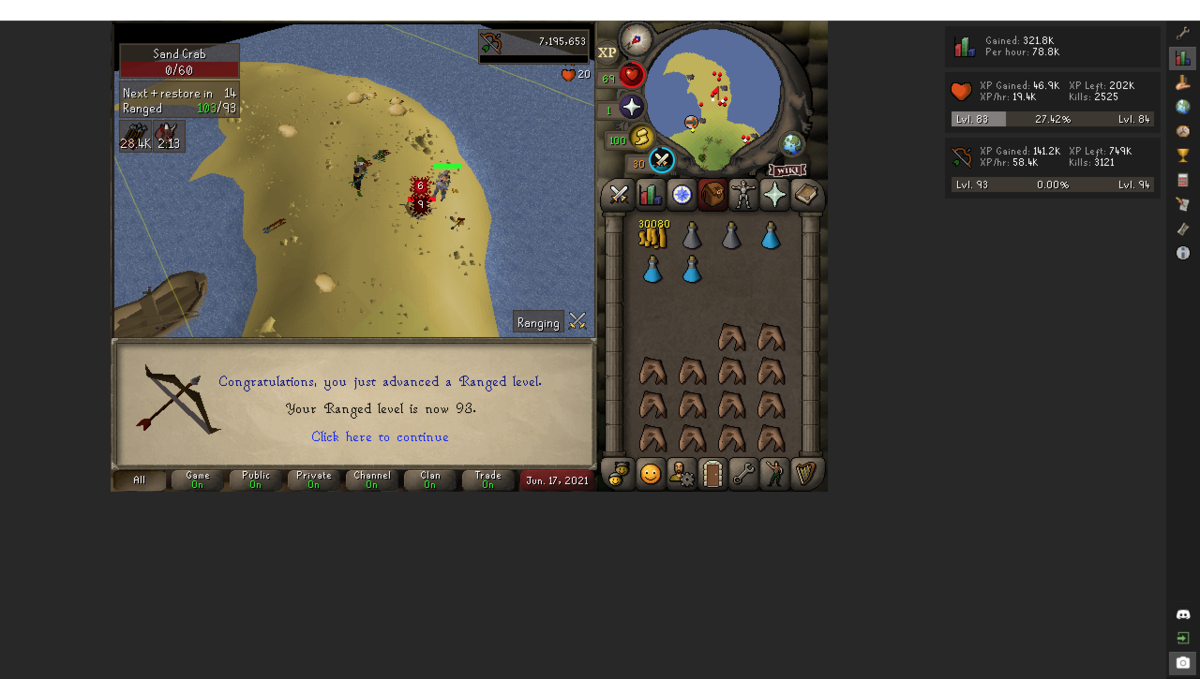Open the Spellbook tab
This screenshot has height=679, width=1200.
click(806, 195)
